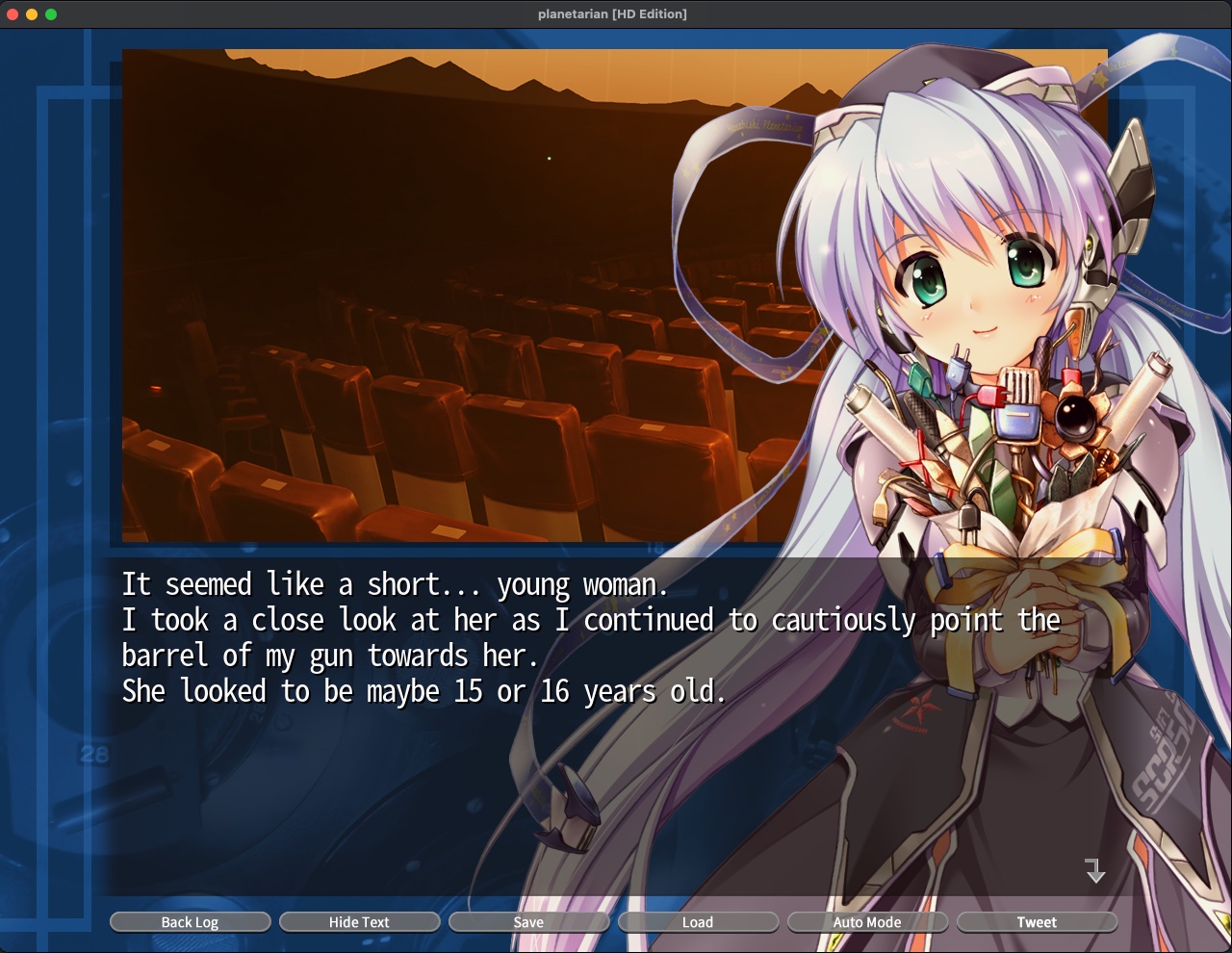Close the planetarian window
The height and width of the screenshot is (953, 1232).
12,13
